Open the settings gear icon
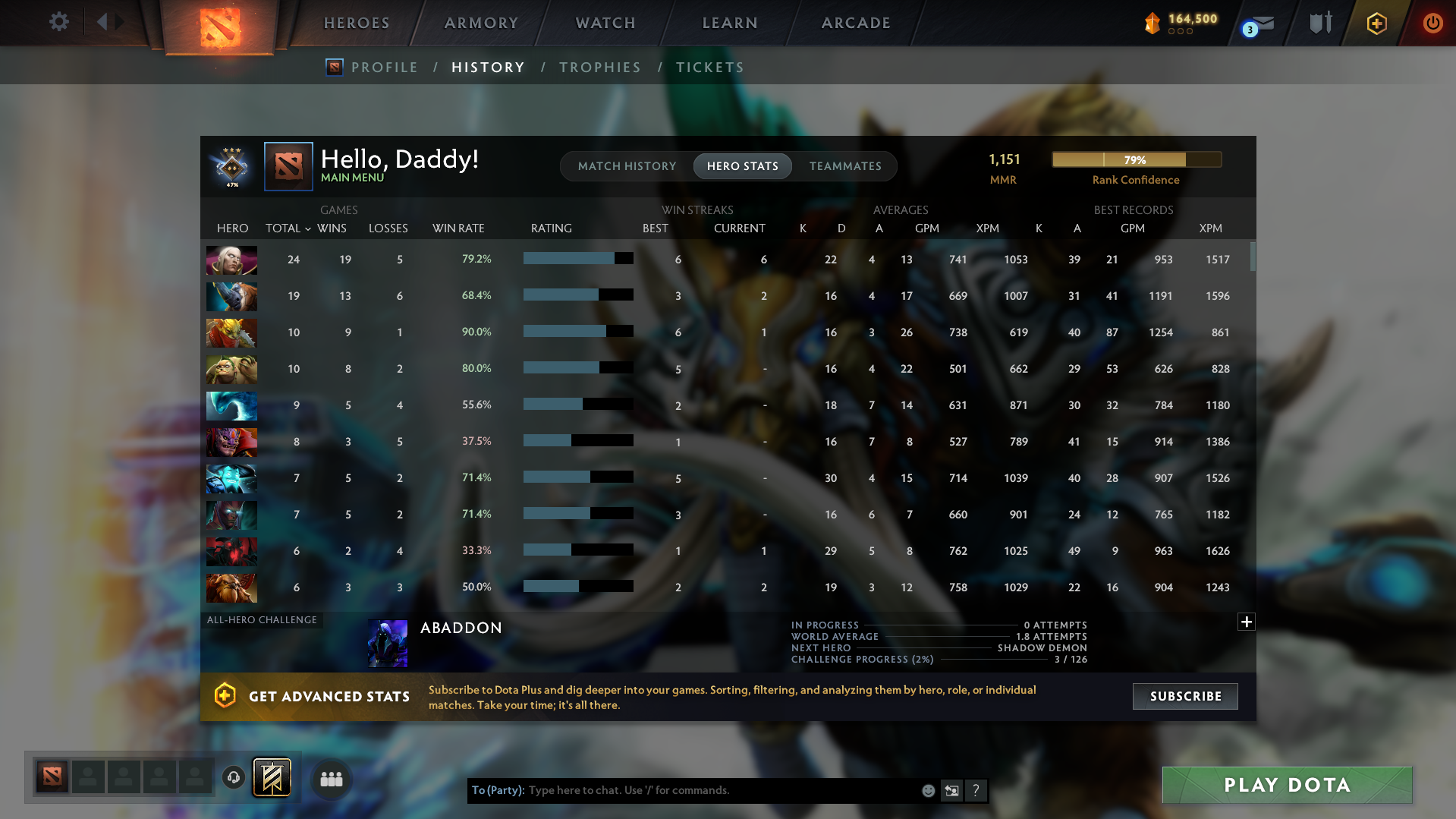 point(59,22)
